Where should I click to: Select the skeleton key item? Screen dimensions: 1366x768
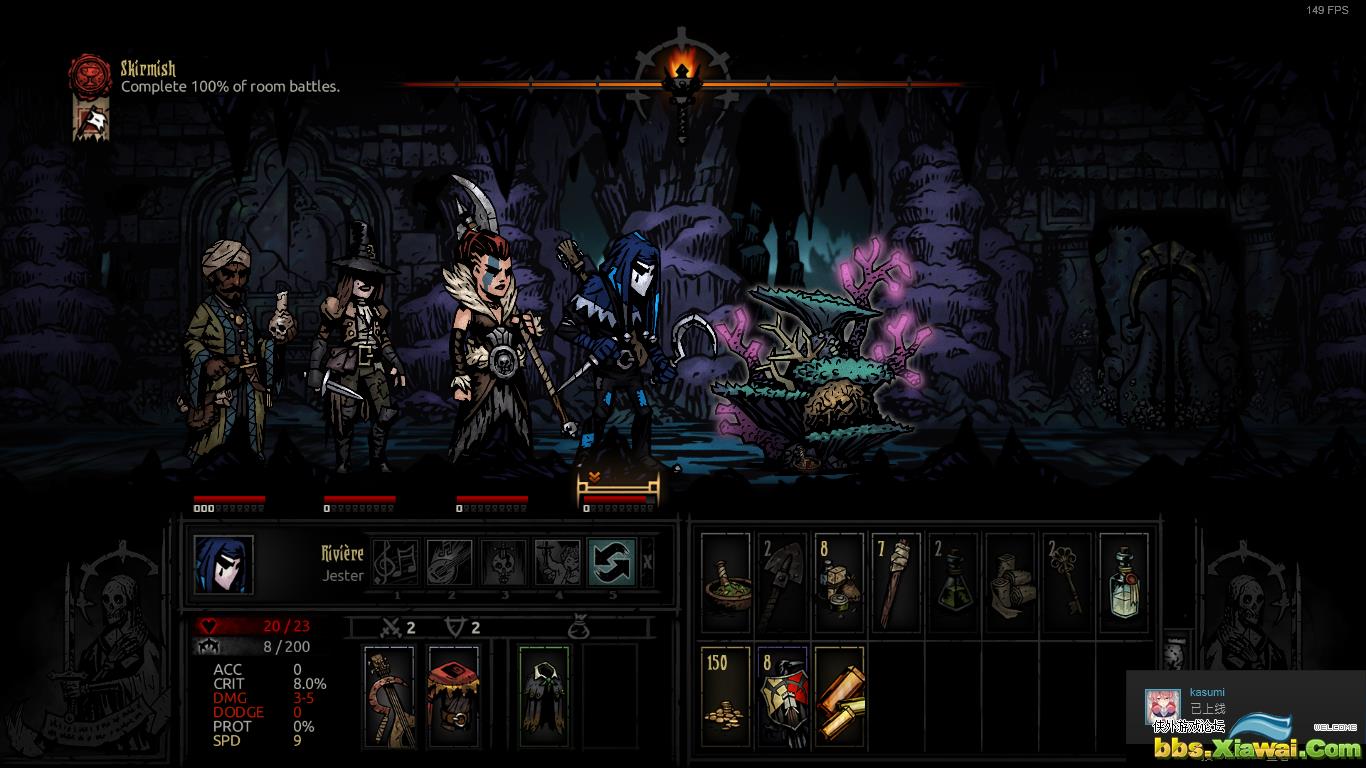[x=1066, y=582]
